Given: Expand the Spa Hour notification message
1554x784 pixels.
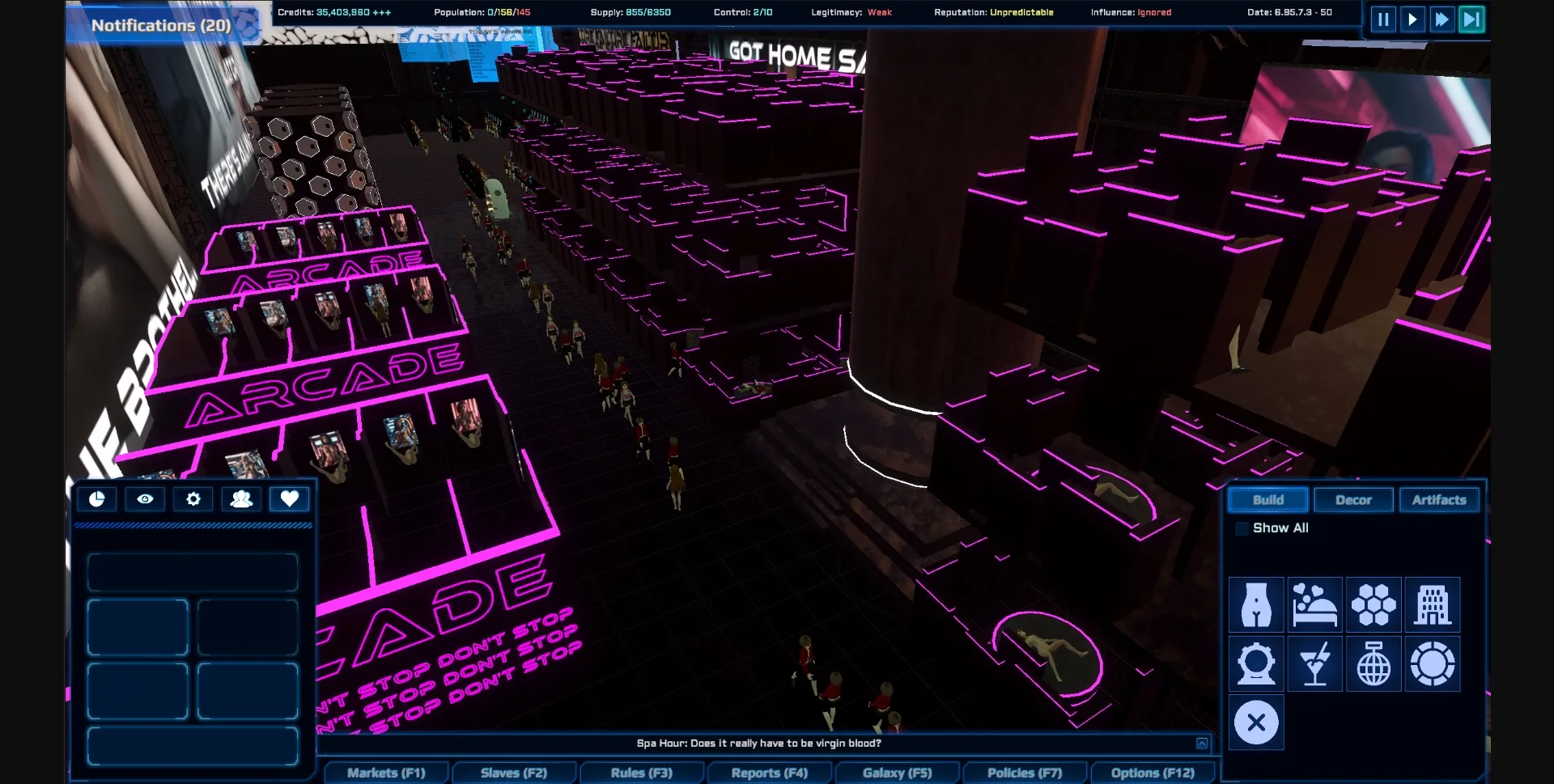Looking at the screenshot, I should click(1204, 742).
